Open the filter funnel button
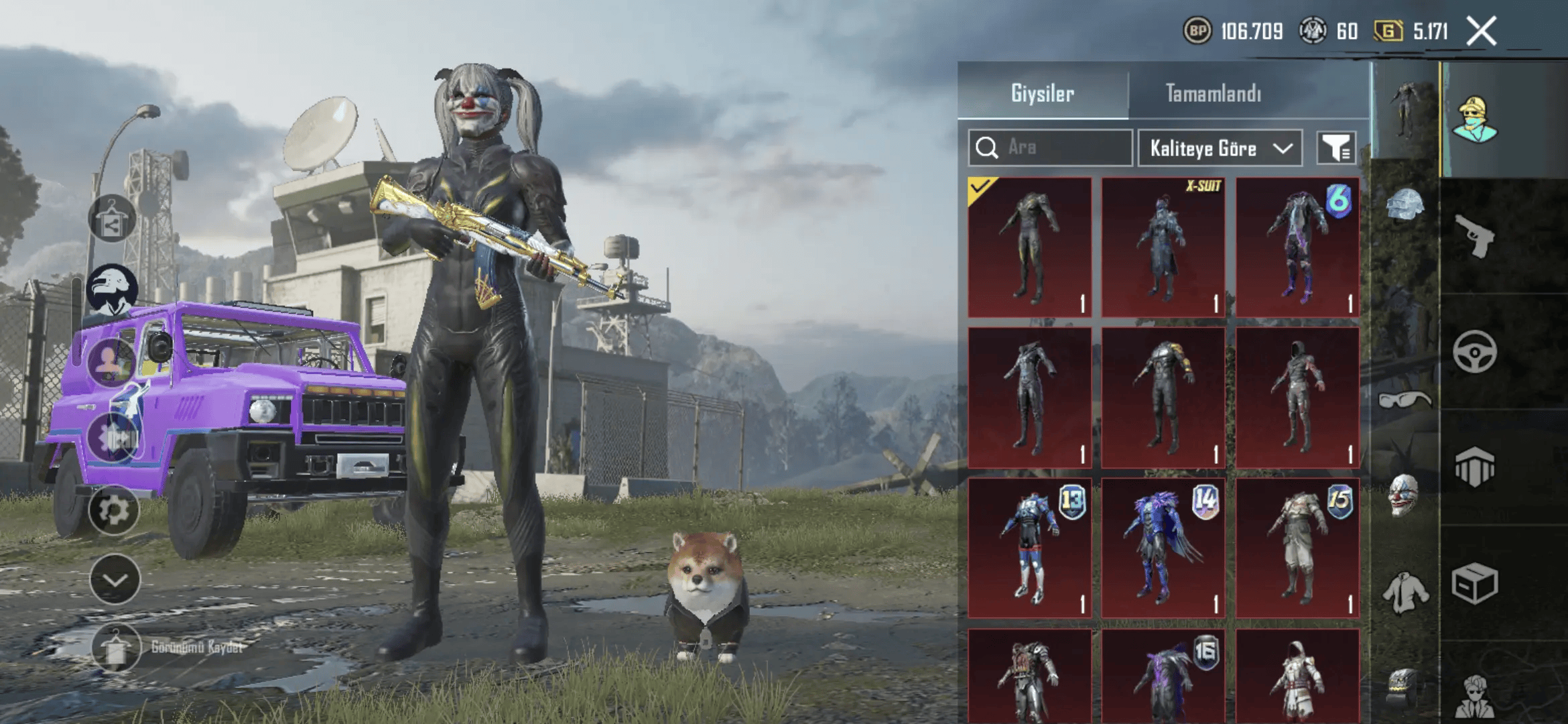 (x=1336, y=147)
